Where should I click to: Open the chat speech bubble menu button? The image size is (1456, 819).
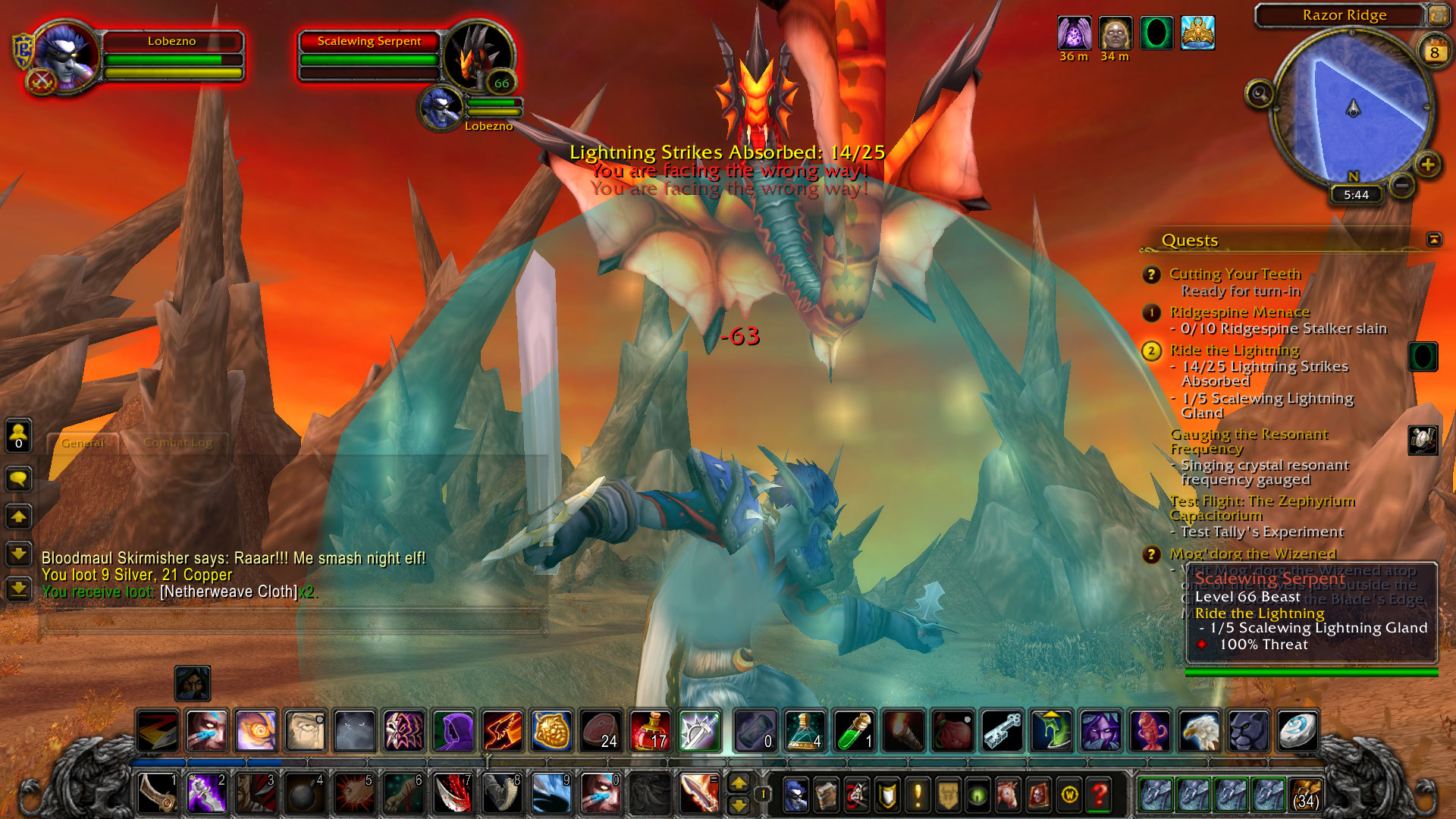pos(19,479)
